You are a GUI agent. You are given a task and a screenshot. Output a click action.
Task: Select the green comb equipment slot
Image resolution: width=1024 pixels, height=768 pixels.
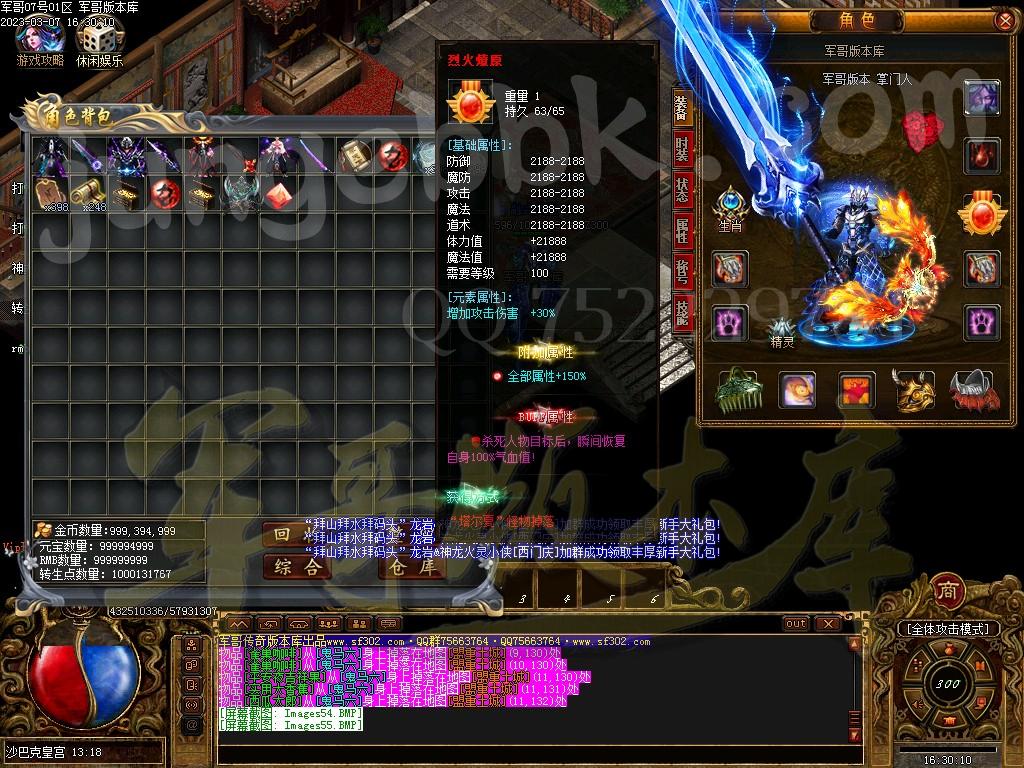pos(736,390)
